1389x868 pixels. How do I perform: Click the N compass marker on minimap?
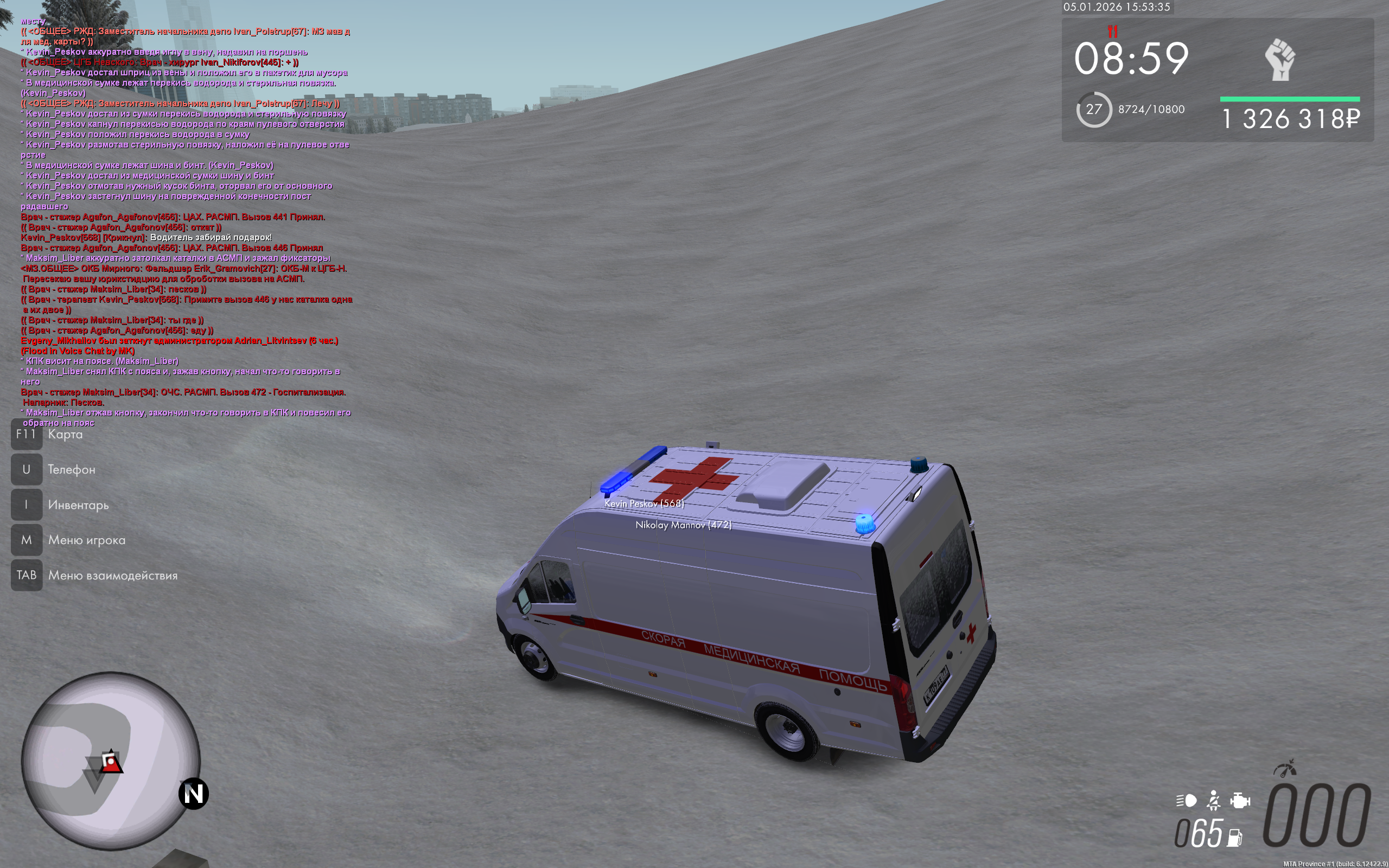pos(193,794)
